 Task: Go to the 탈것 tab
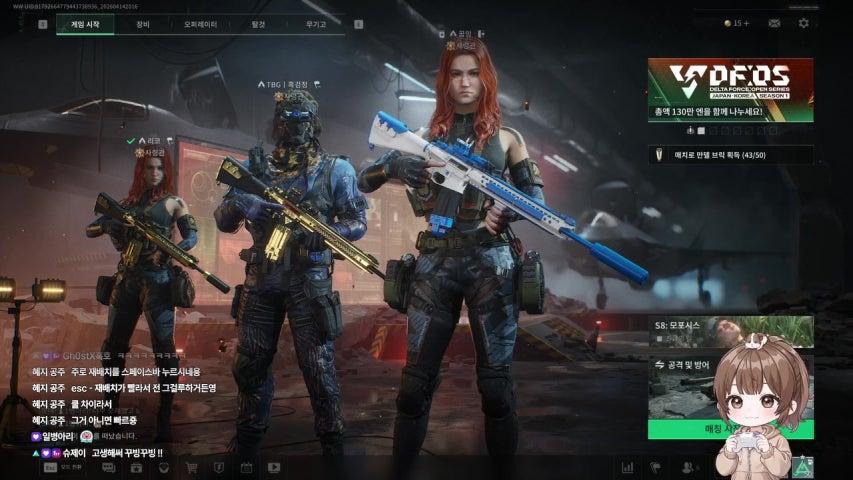point(258,23)
